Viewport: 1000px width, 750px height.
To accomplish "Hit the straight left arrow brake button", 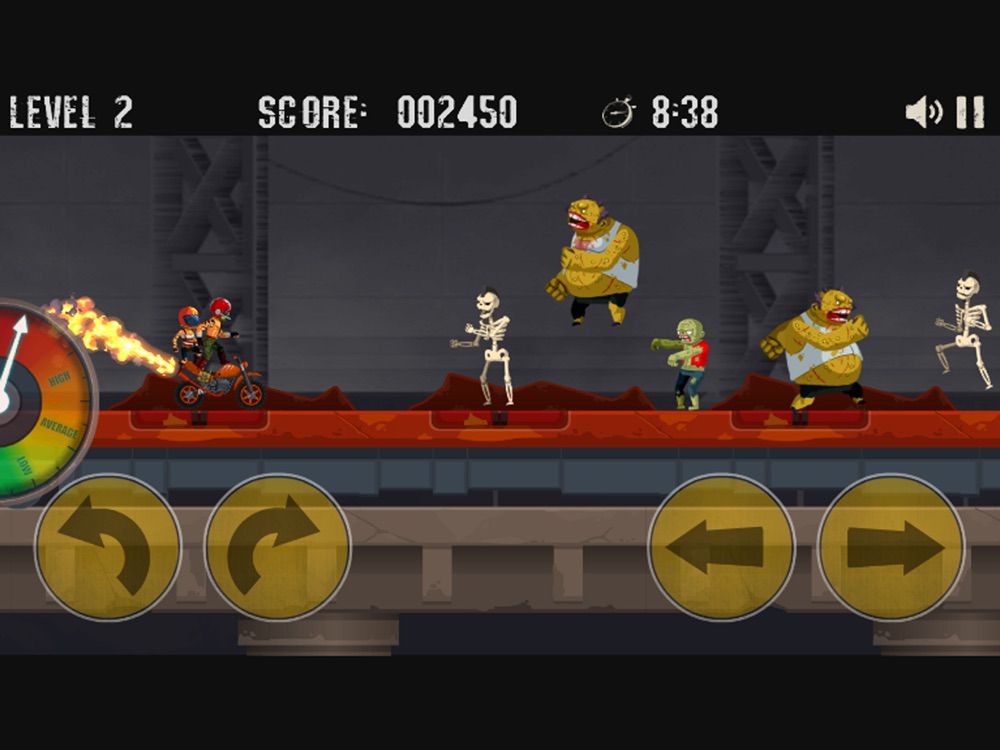I will tap(721, 547).
